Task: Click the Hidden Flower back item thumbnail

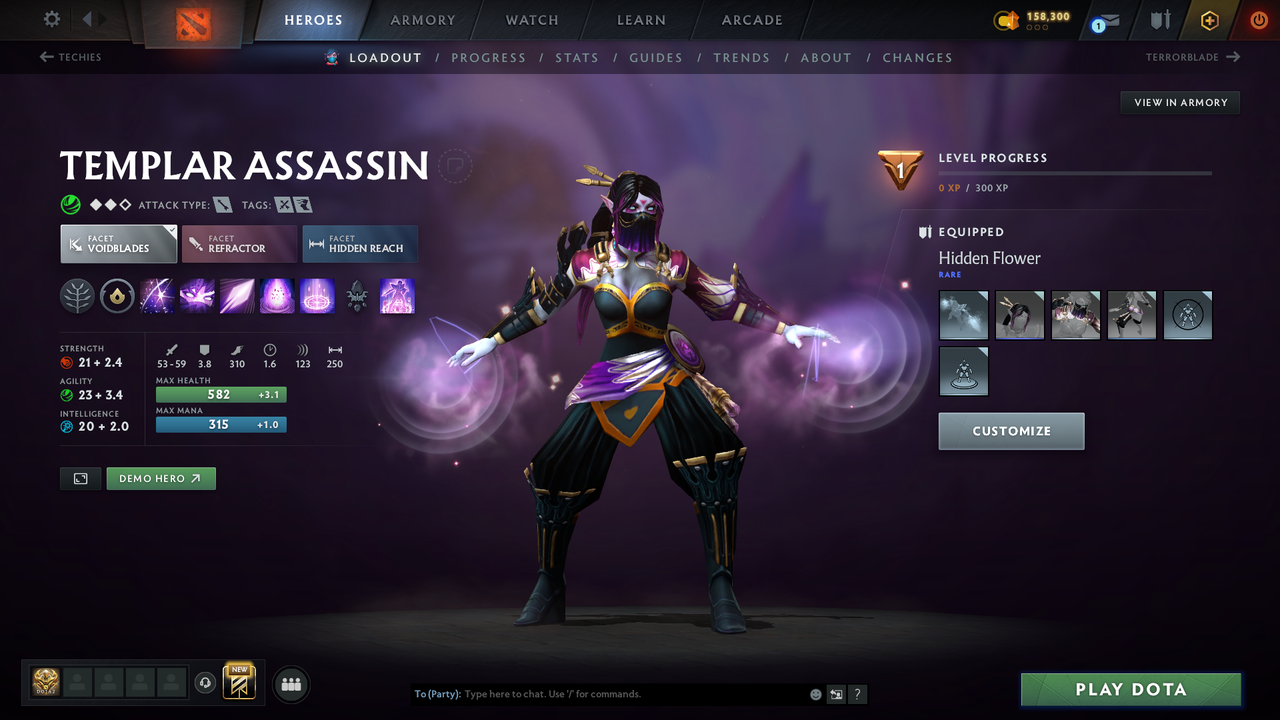Action: 963,314
